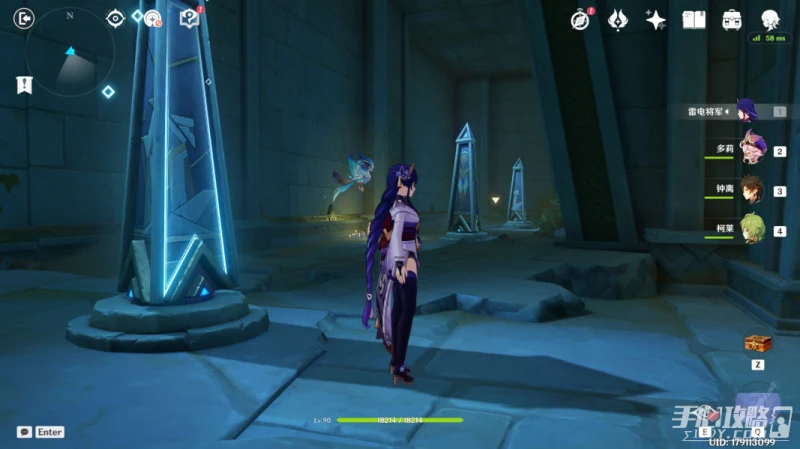Open the Wish star icon
Image resolution: width=800 pixels, height=449 pixels.
(x=656, y=19)
